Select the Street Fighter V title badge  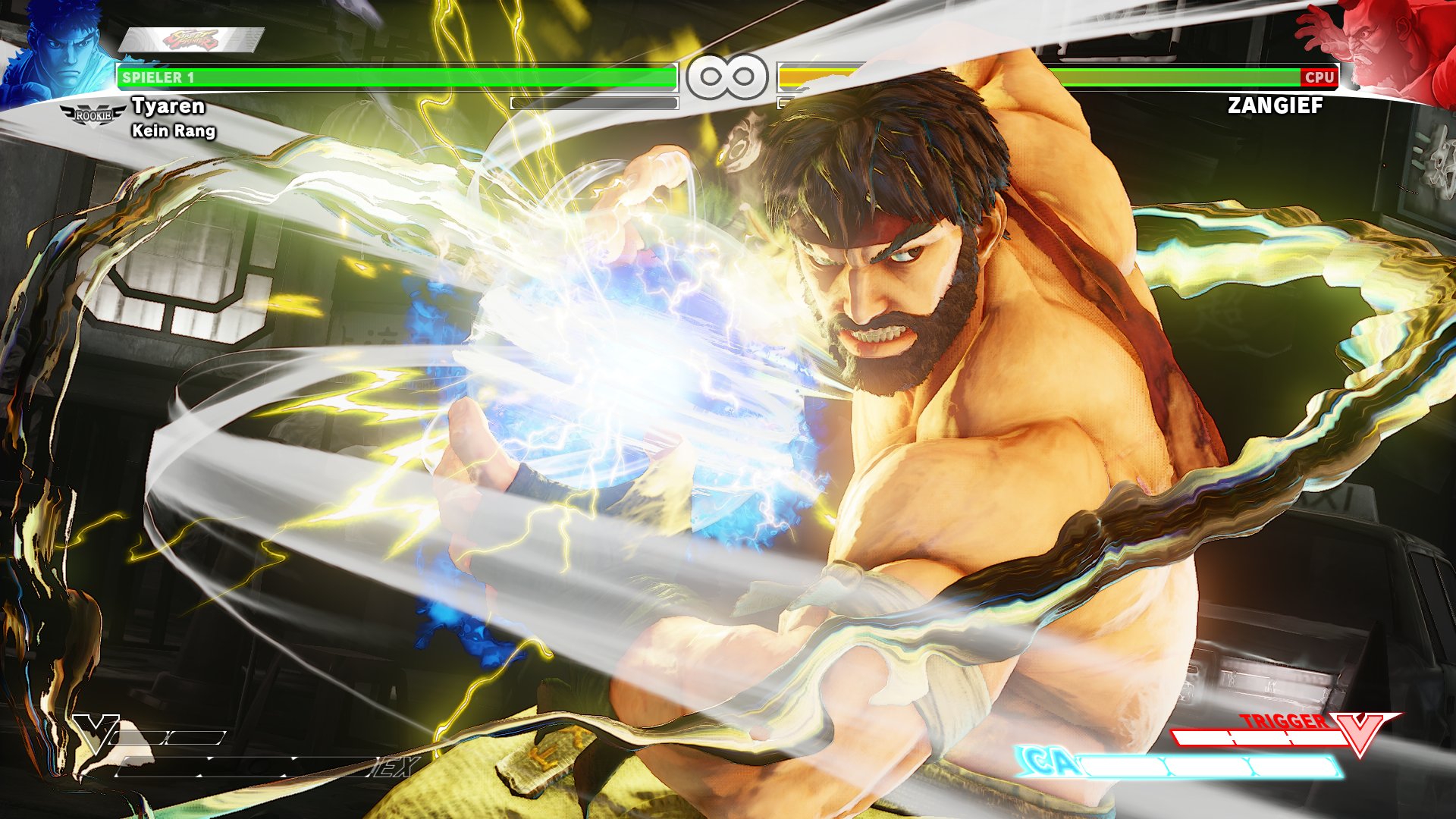pyautogui.click(x=191, y=39)
